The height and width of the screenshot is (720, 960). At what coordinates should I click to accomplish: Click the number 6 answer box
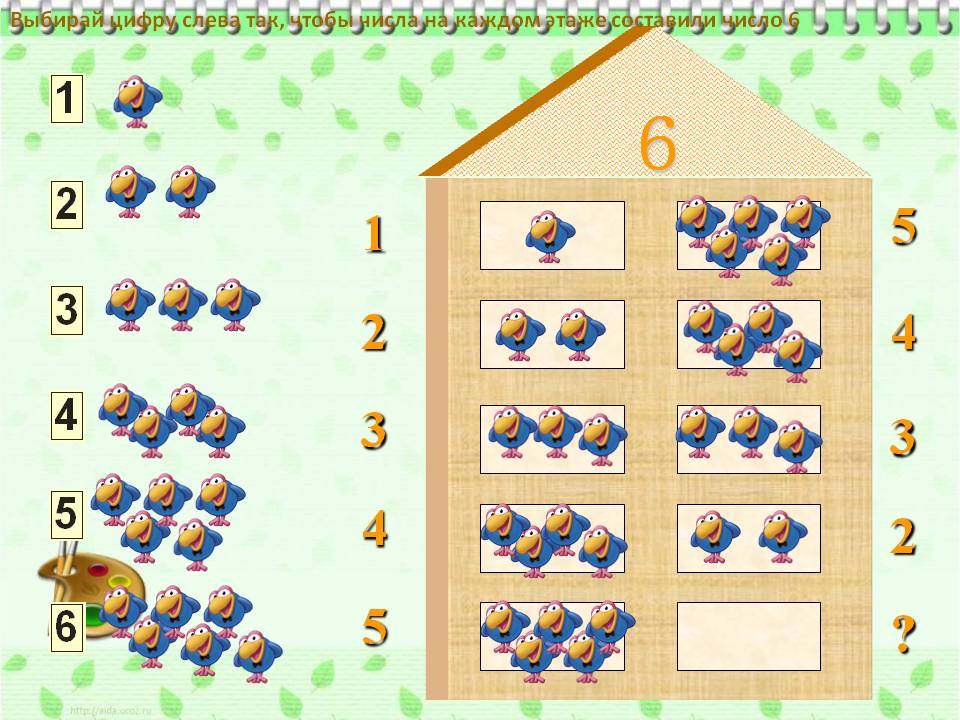tap(66, 627)
